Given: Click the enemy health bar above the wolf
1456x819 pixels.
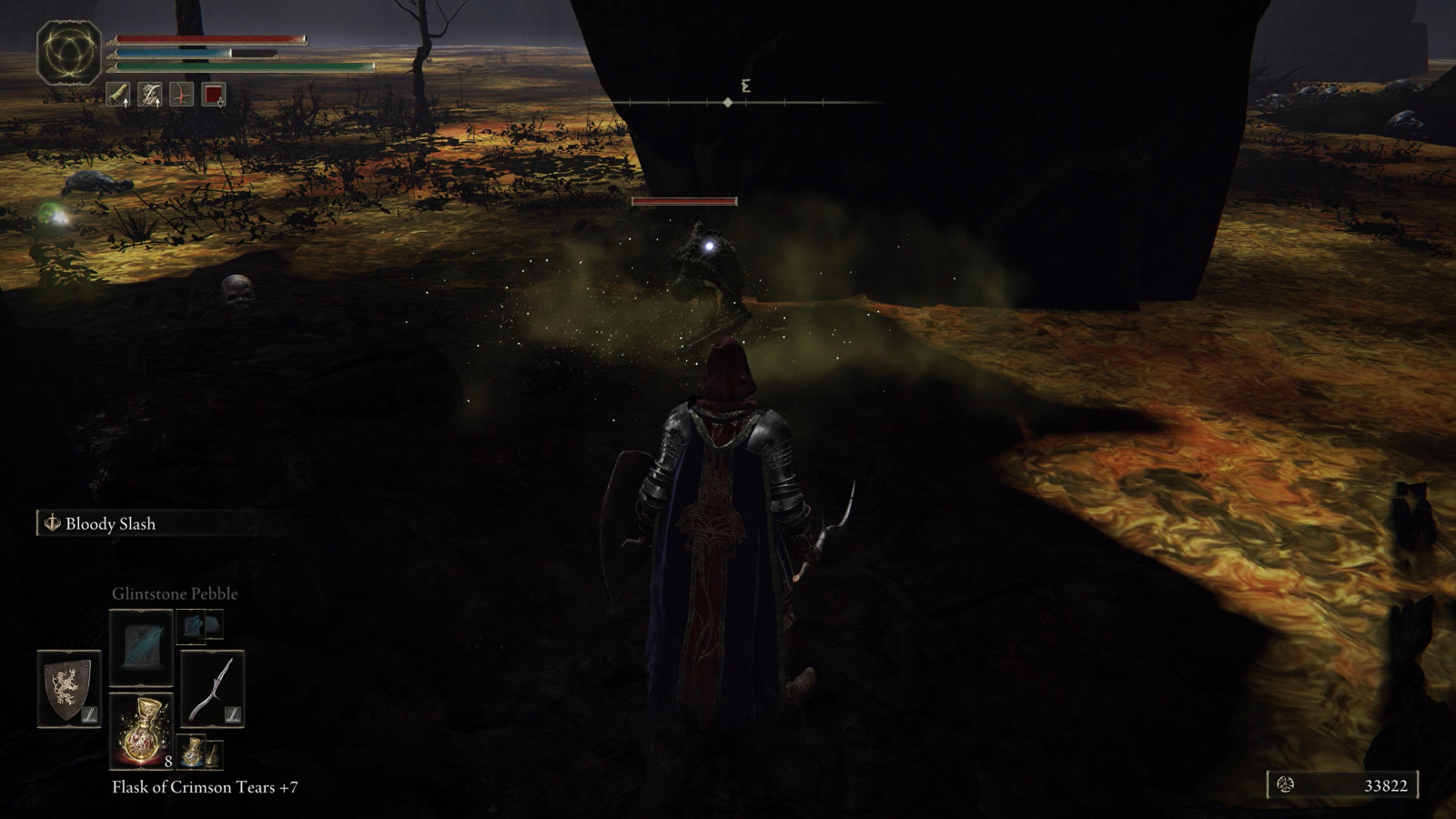Looking at the screenshot, I should (684, 199).
